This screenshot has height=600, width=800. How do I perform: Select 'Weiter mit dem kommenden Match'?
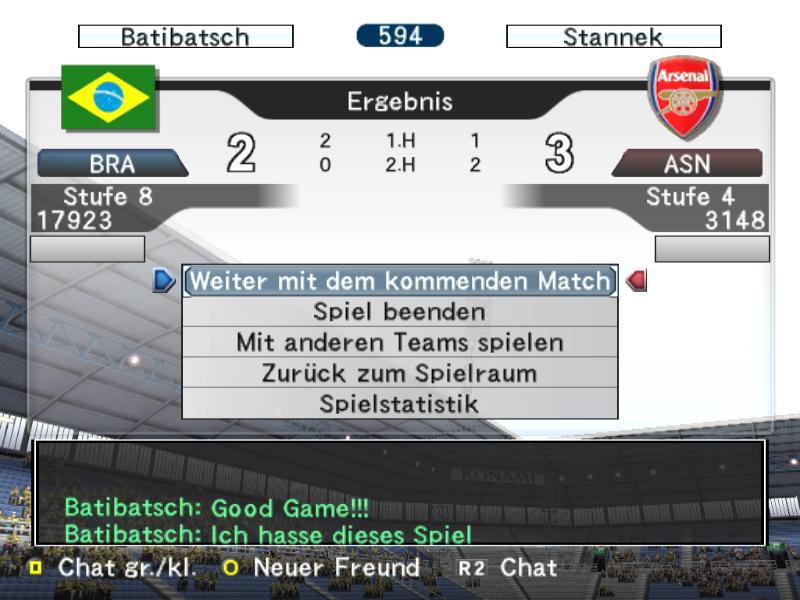pos(400,281)
